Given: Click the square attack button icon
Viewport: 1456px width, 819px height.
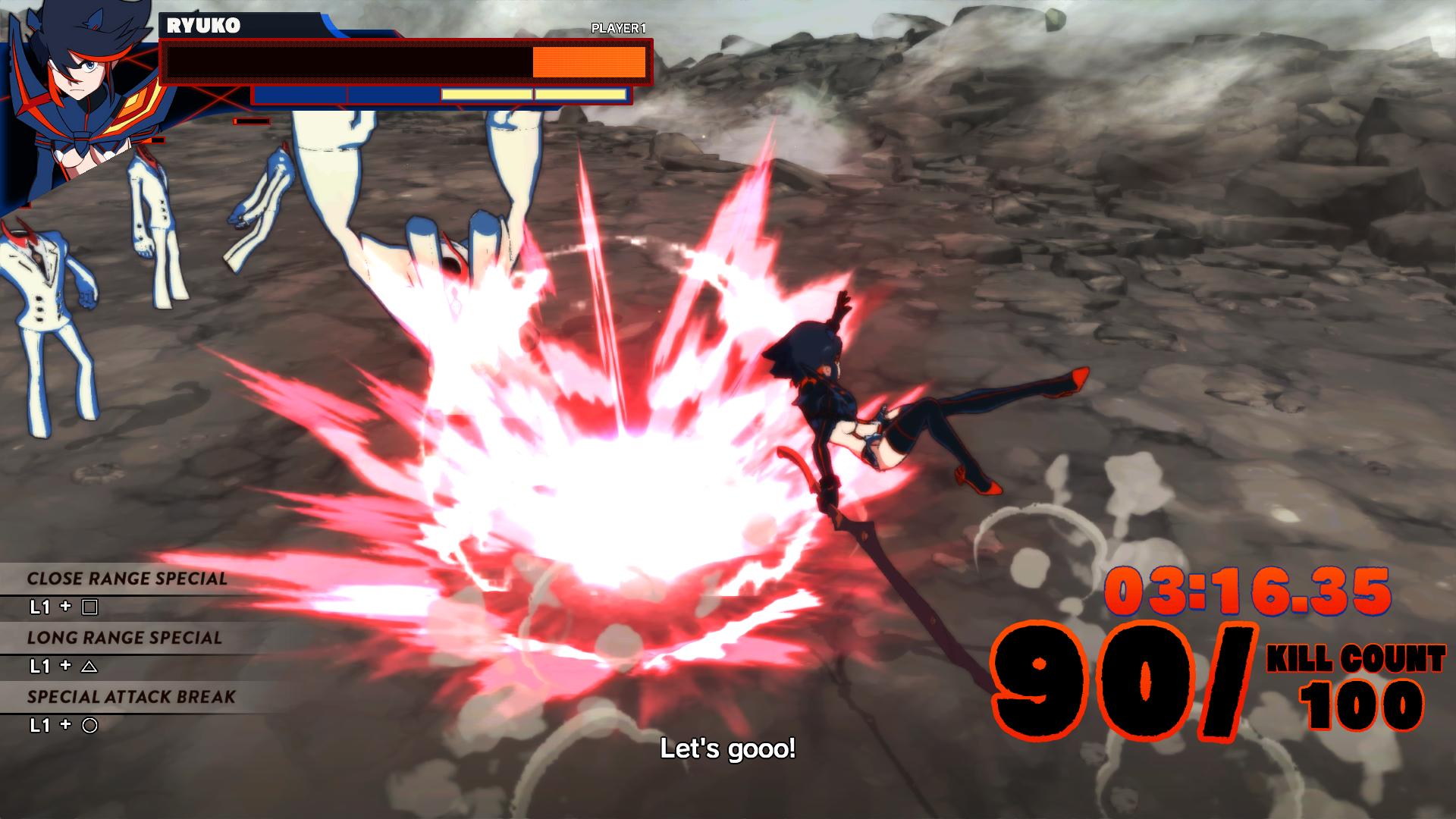Looking at the screenshot, I should point(89,607).
